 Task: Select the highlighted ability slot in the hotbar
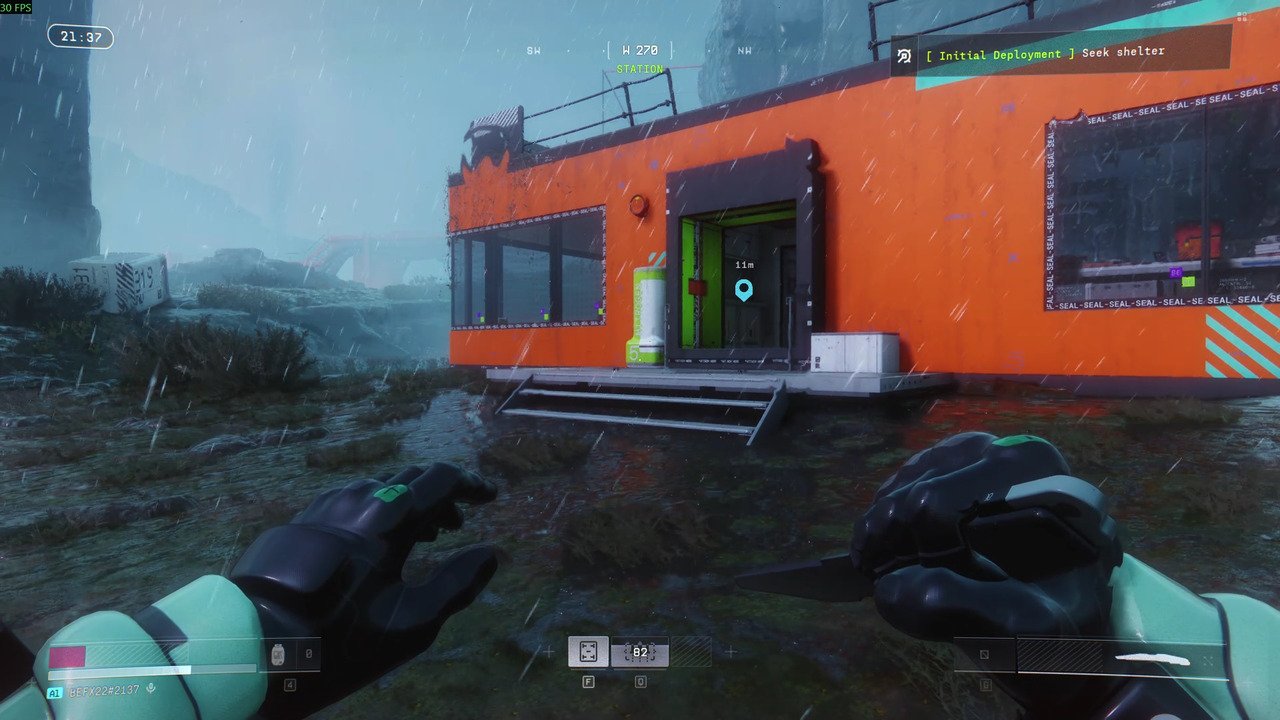(588, 652)
